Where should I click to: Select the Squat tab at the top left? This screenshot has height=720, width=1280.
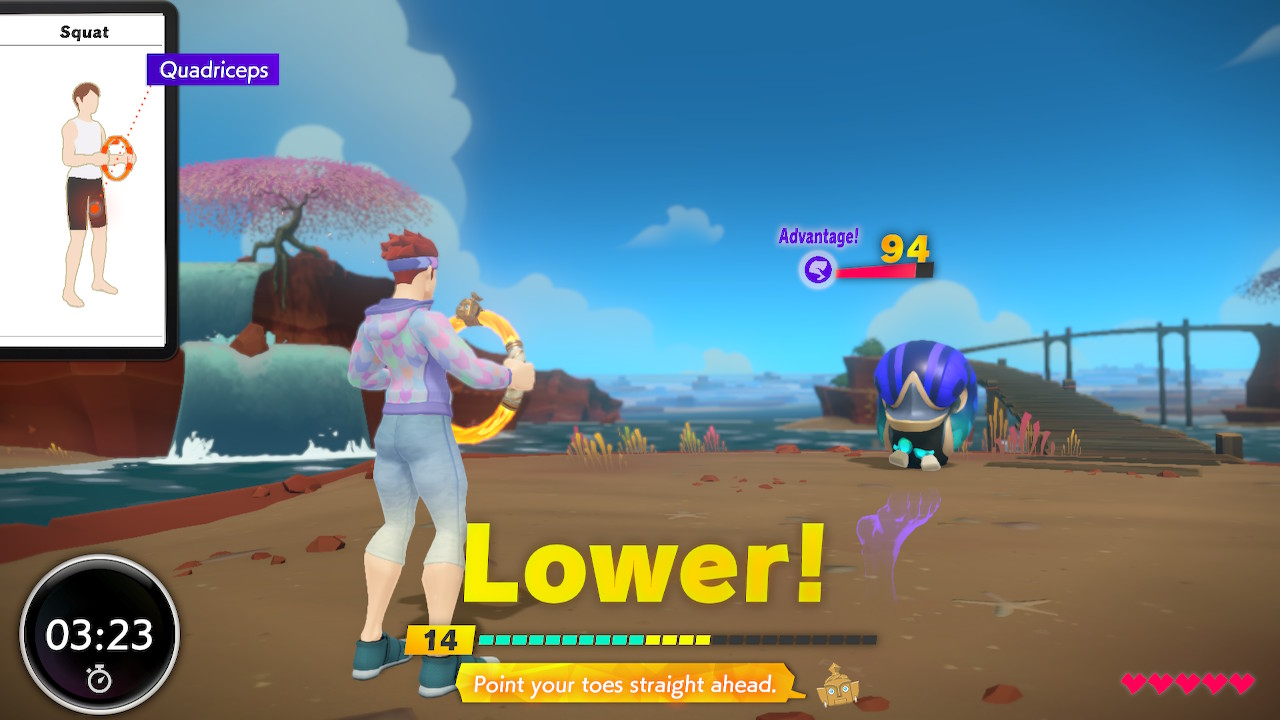pyautogui.click(x=85, y=31)
